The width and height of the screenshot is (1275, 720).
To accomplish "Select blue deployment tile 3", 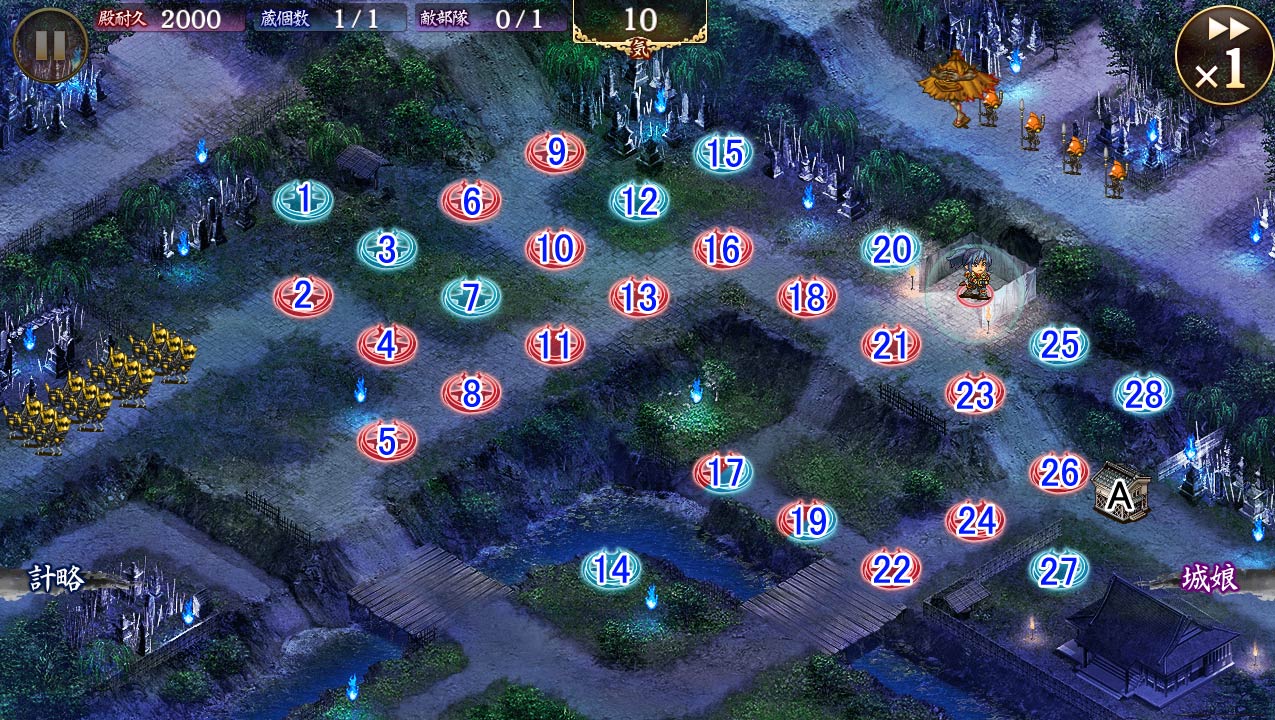I will 387,248.
